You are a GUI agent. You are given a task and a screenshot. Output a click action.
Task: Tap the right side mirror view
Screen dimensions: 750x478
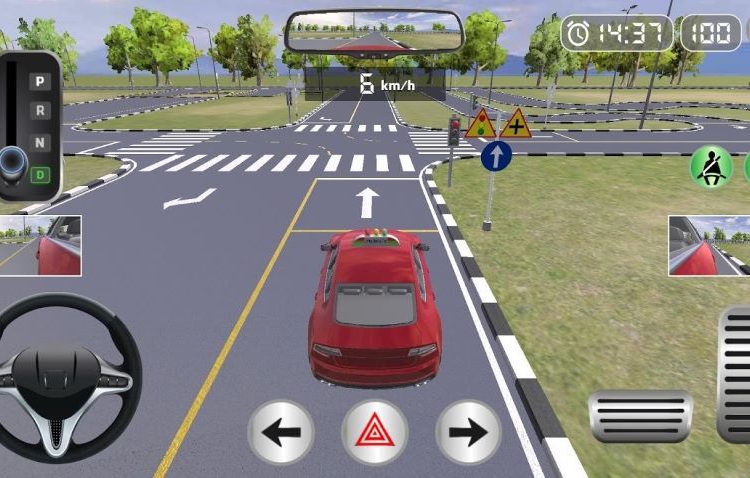(708, 246)
